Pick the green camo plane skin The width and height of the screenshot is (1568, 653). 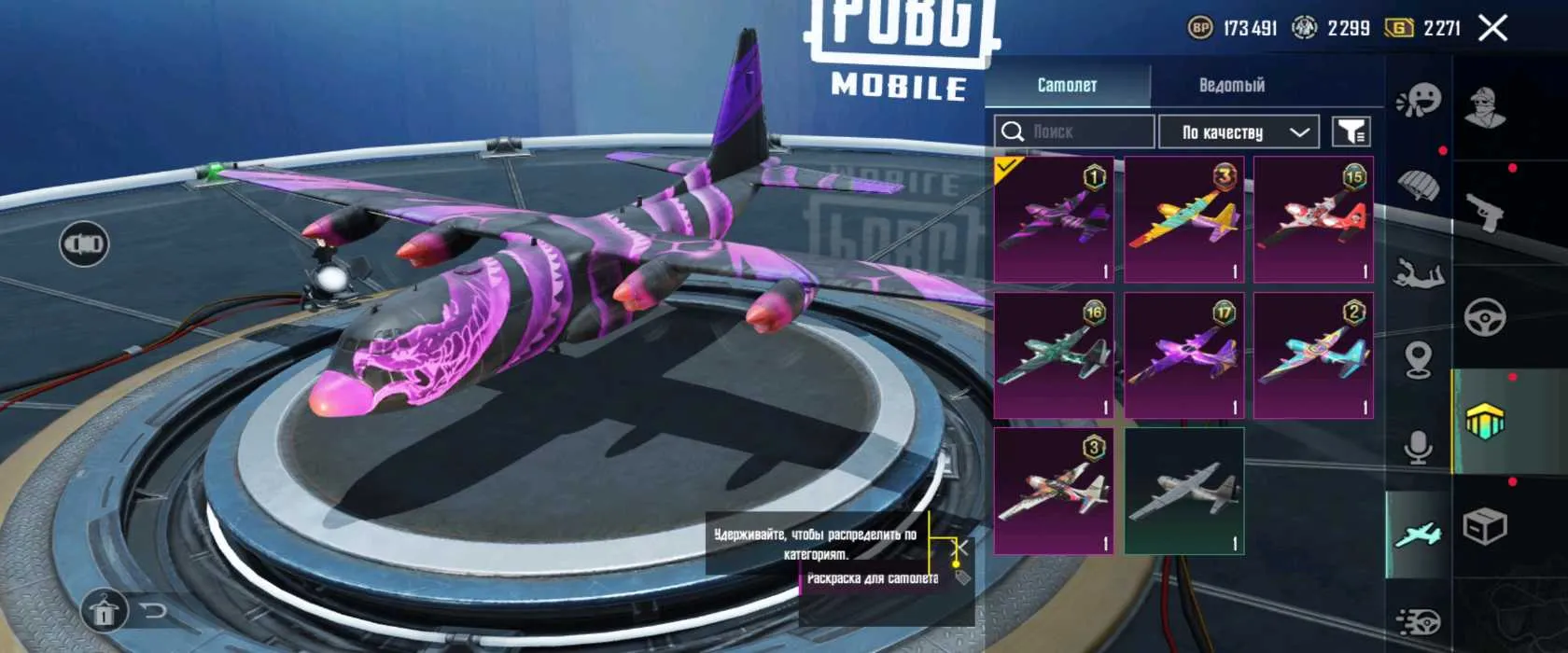pyautogui.click(x=1054, y=355)
